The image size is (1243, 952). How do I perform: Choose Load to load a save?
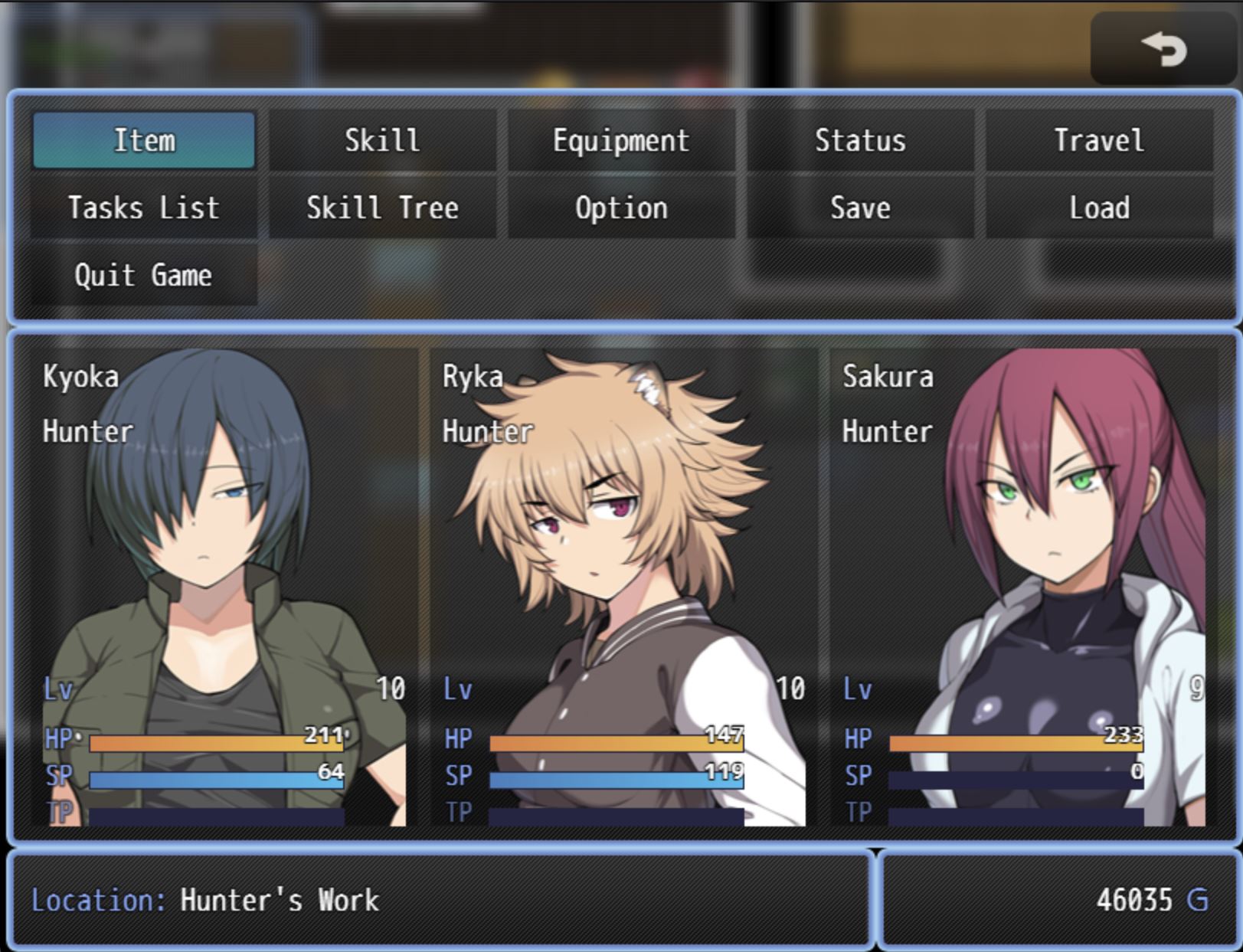(1099, 208)
